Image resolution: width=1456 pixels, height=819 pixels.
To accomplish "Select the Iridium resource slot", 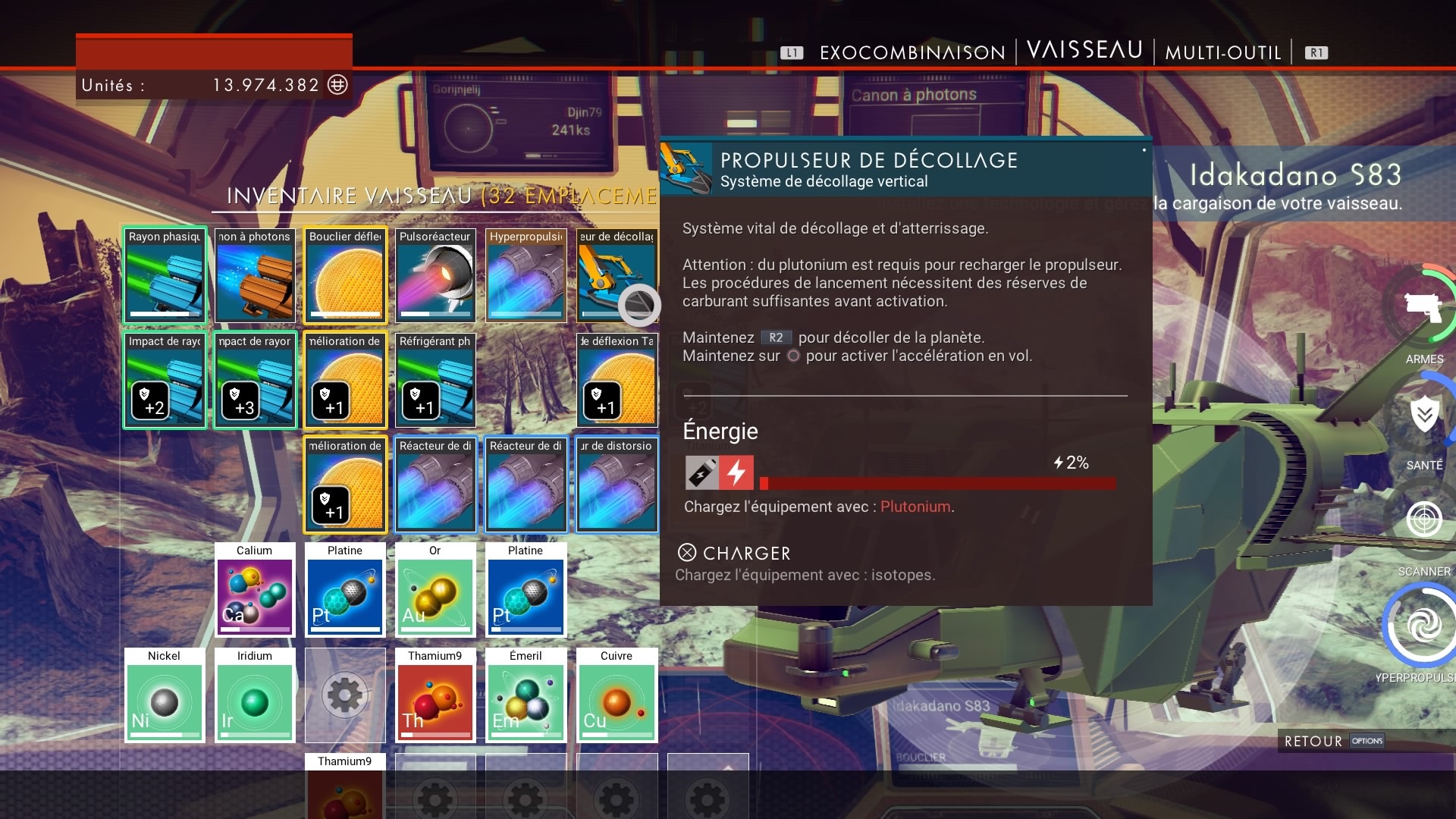I will 255,695.
